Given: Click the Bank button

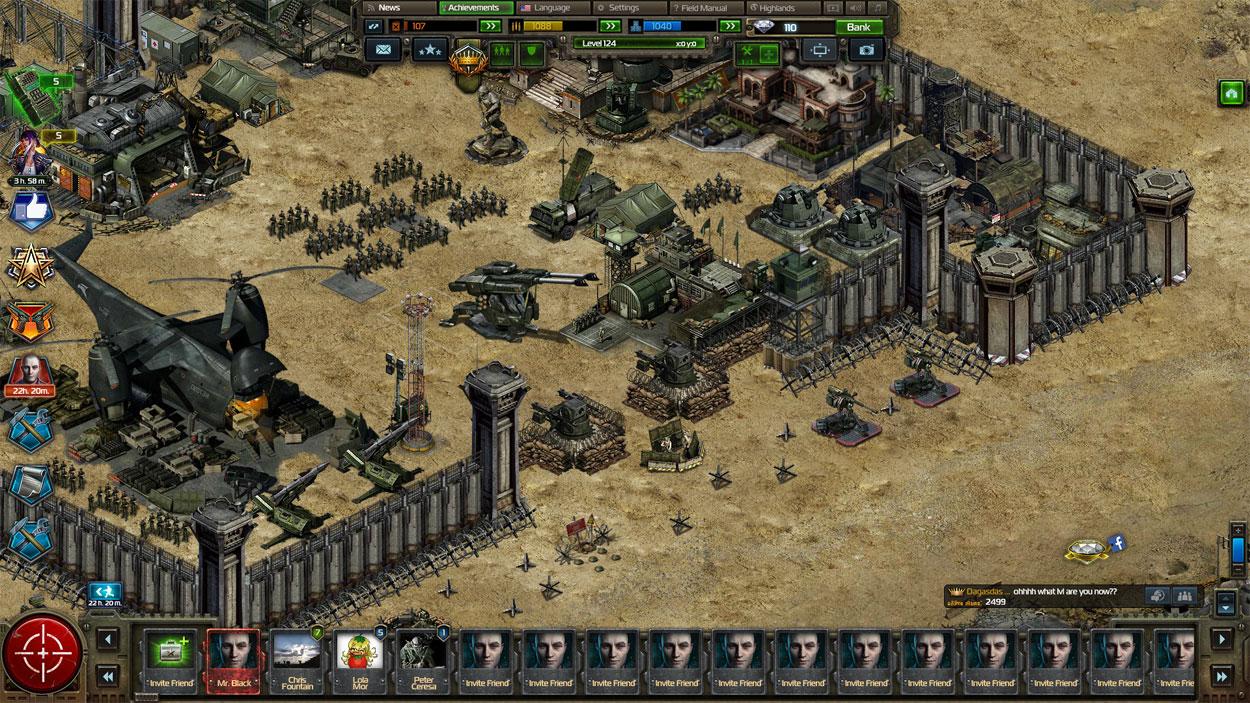Looking at the screenshot, I should pyautogui.click(x=858, y=27).
